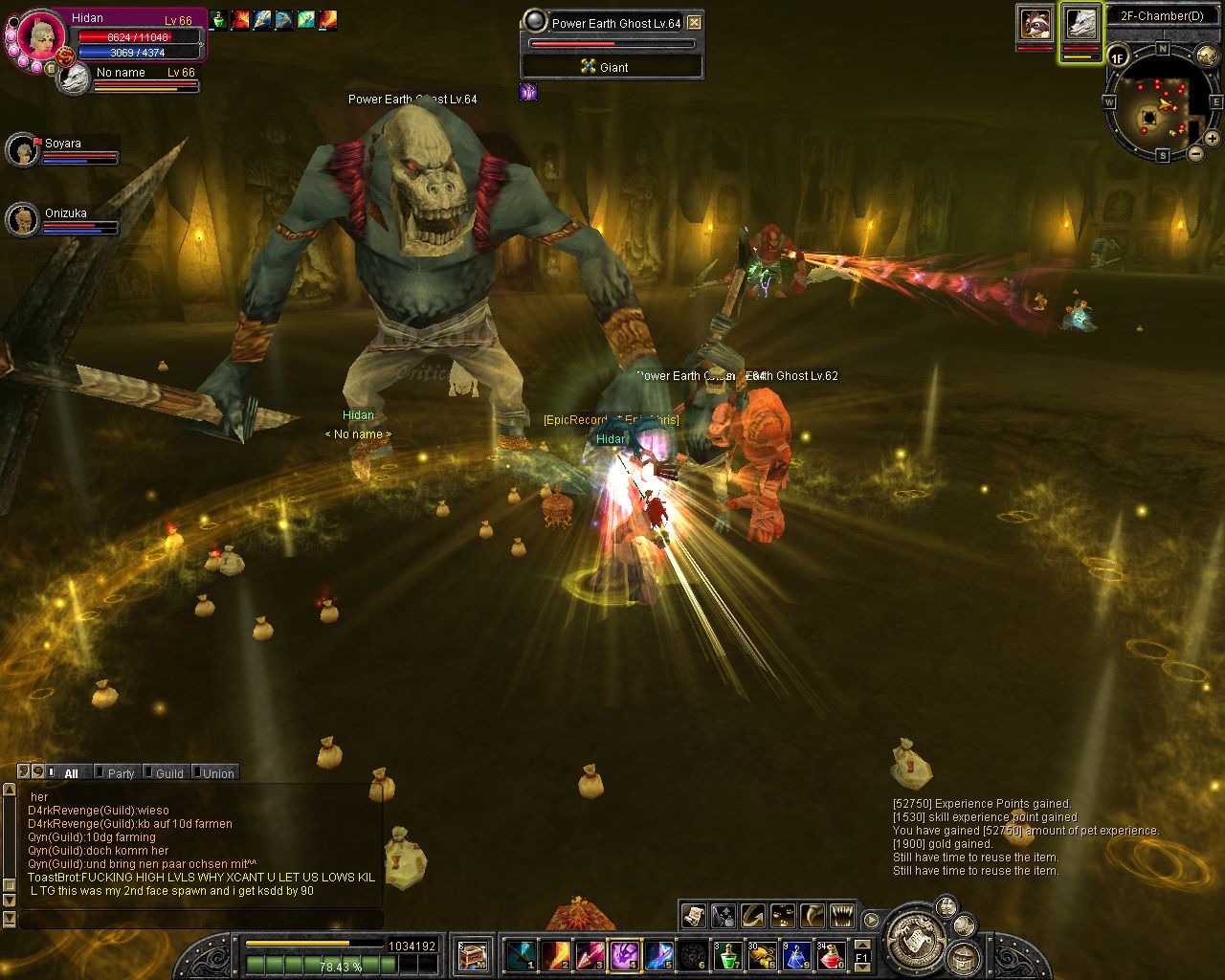The image size is (1225, 980).
Task: Select the white wolf pet portrait
Action: point(1080,24)
